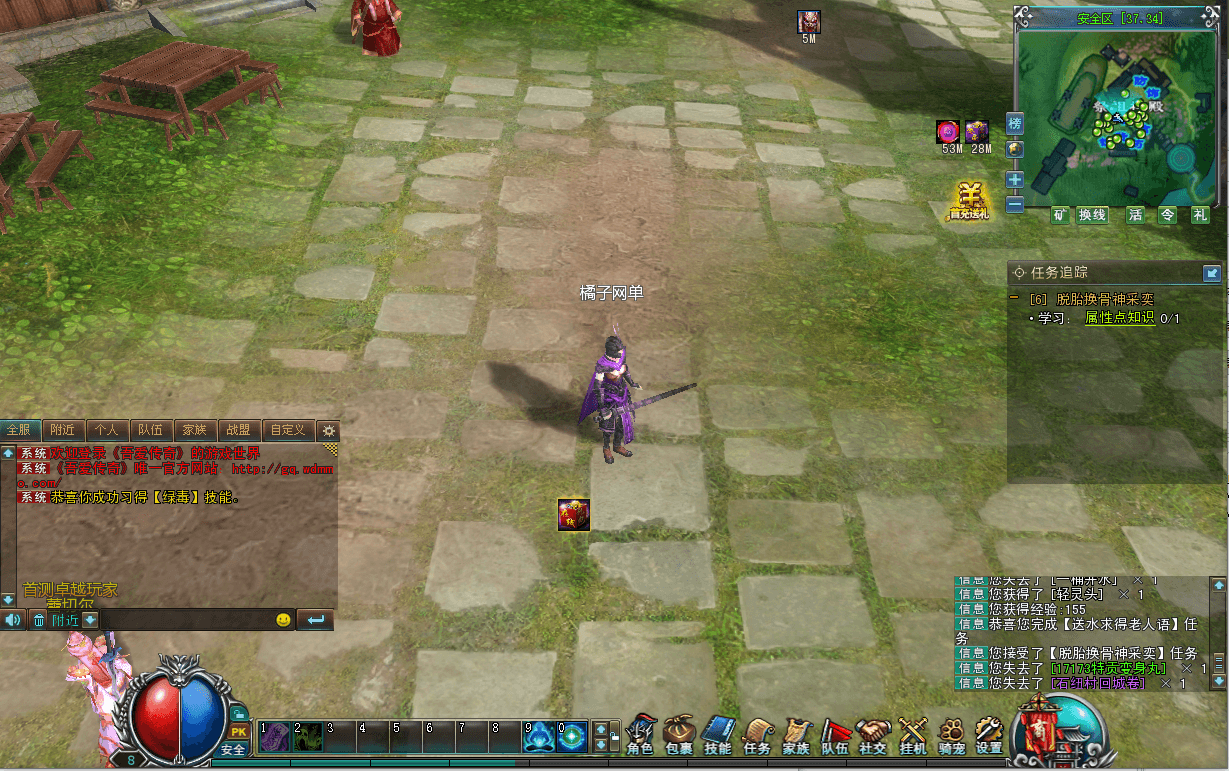Open the 任务 quest scroll
Image resolution: width=1229 pixels, height=771 pixels.
coord(757,734)
